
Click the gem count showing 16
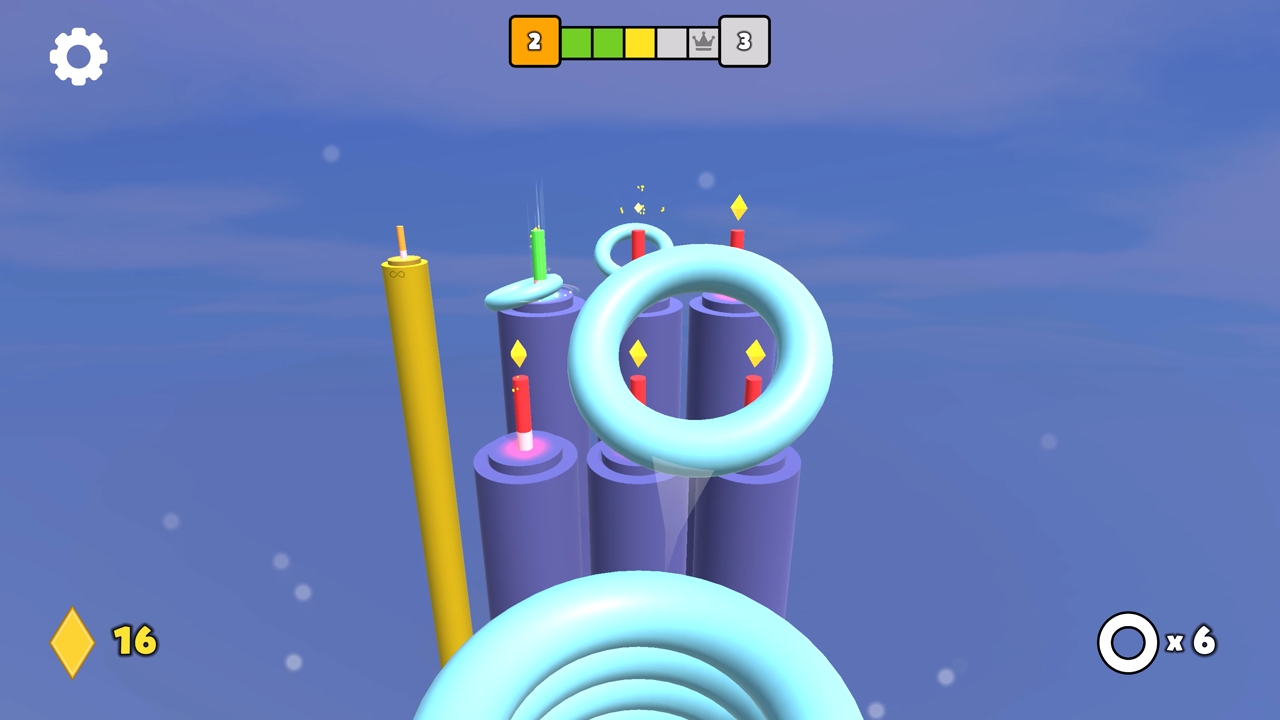[x=136, y=641]
